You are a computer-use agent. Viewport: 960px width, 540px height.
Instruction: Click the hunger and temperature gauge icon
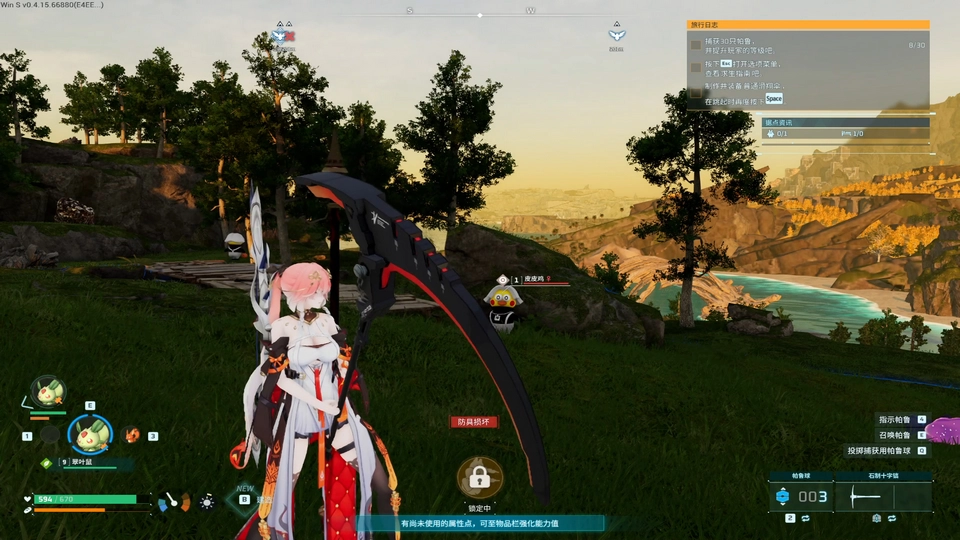click(x=173, y=500)
